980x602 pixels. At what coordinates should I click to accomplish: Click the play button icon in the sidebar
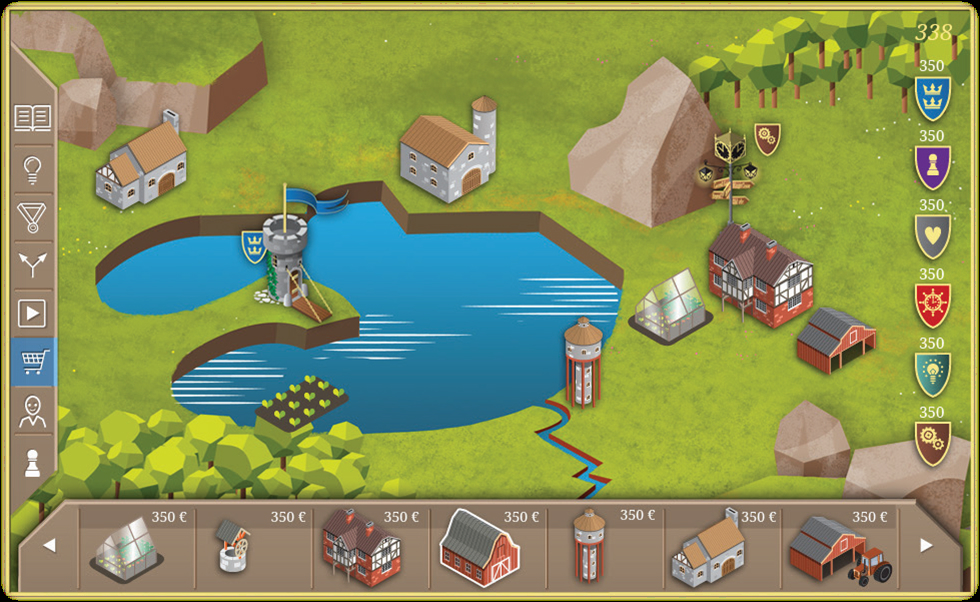32,314
